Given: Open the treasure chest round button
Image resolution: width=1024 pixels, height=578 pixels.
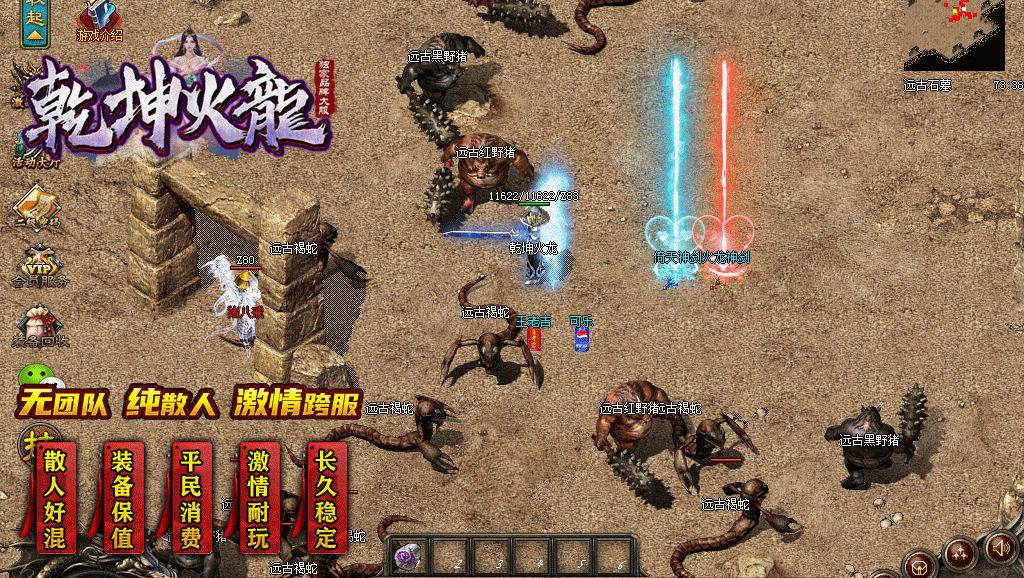Looking at the screenshot, I should pyautogui.click(x=919, y=565).
